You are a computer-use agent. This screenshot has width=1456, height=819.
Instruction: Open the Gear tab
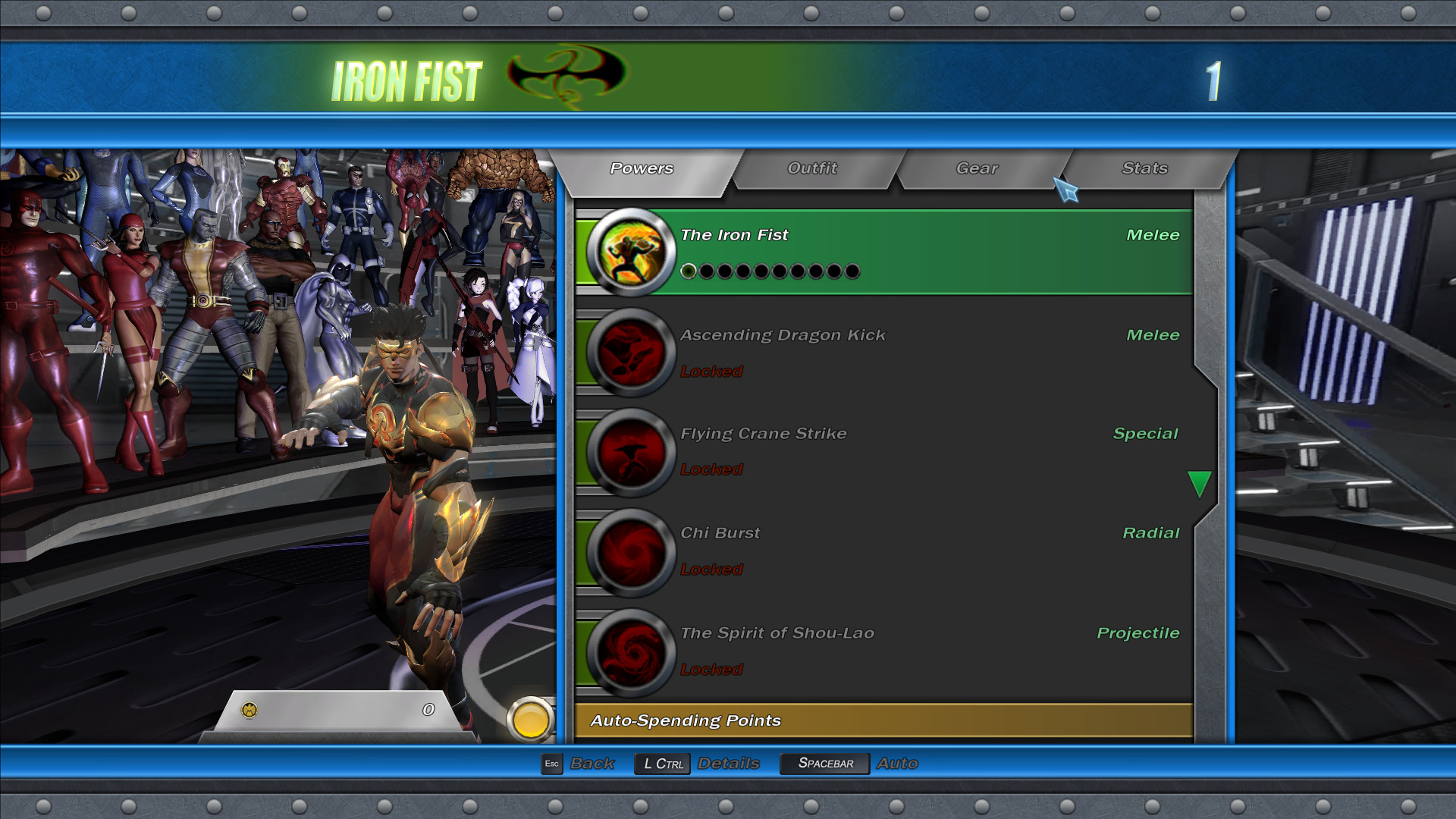977,168
